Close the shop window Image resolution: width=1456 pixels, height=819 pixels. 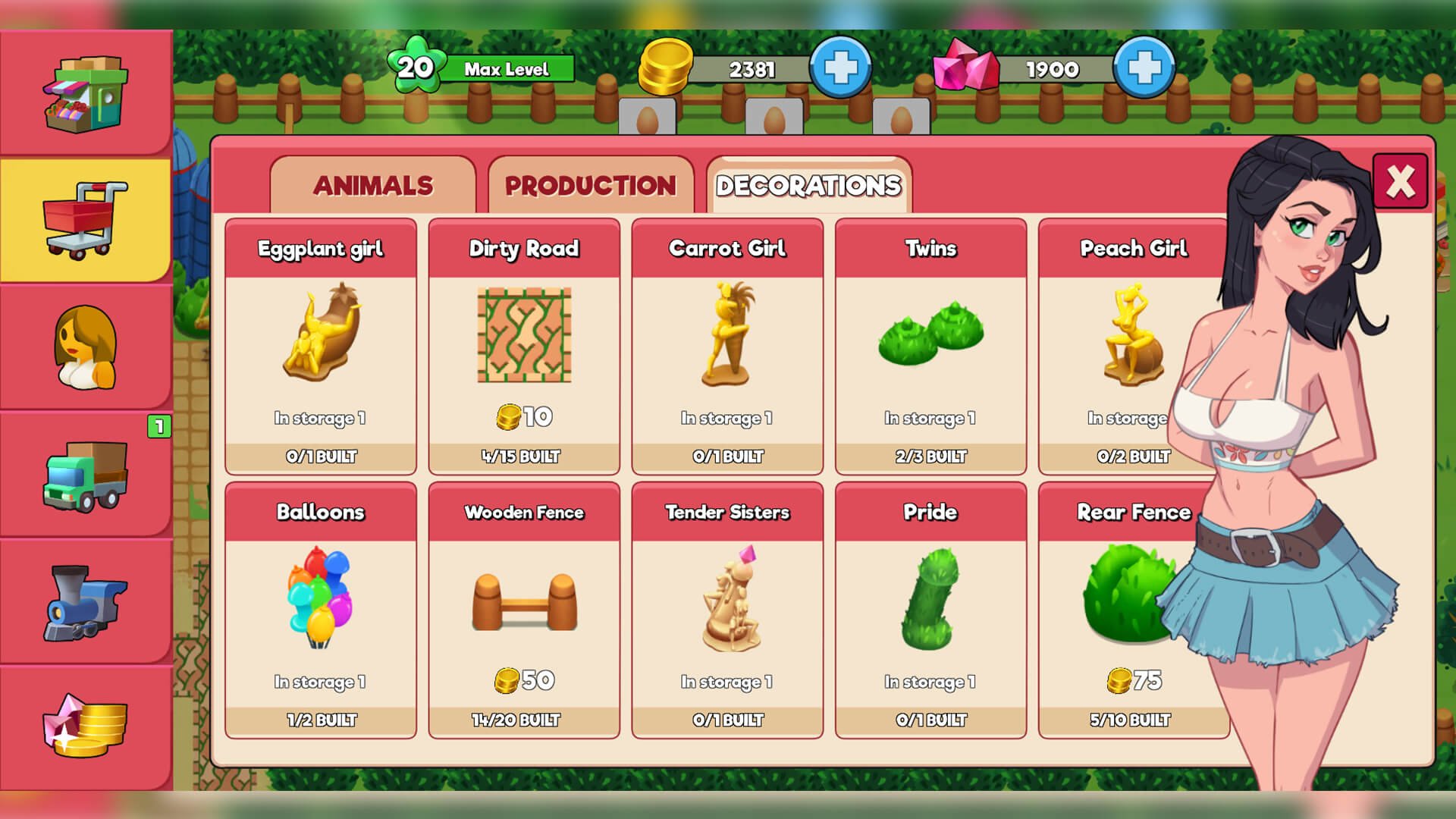[1400, 181]
